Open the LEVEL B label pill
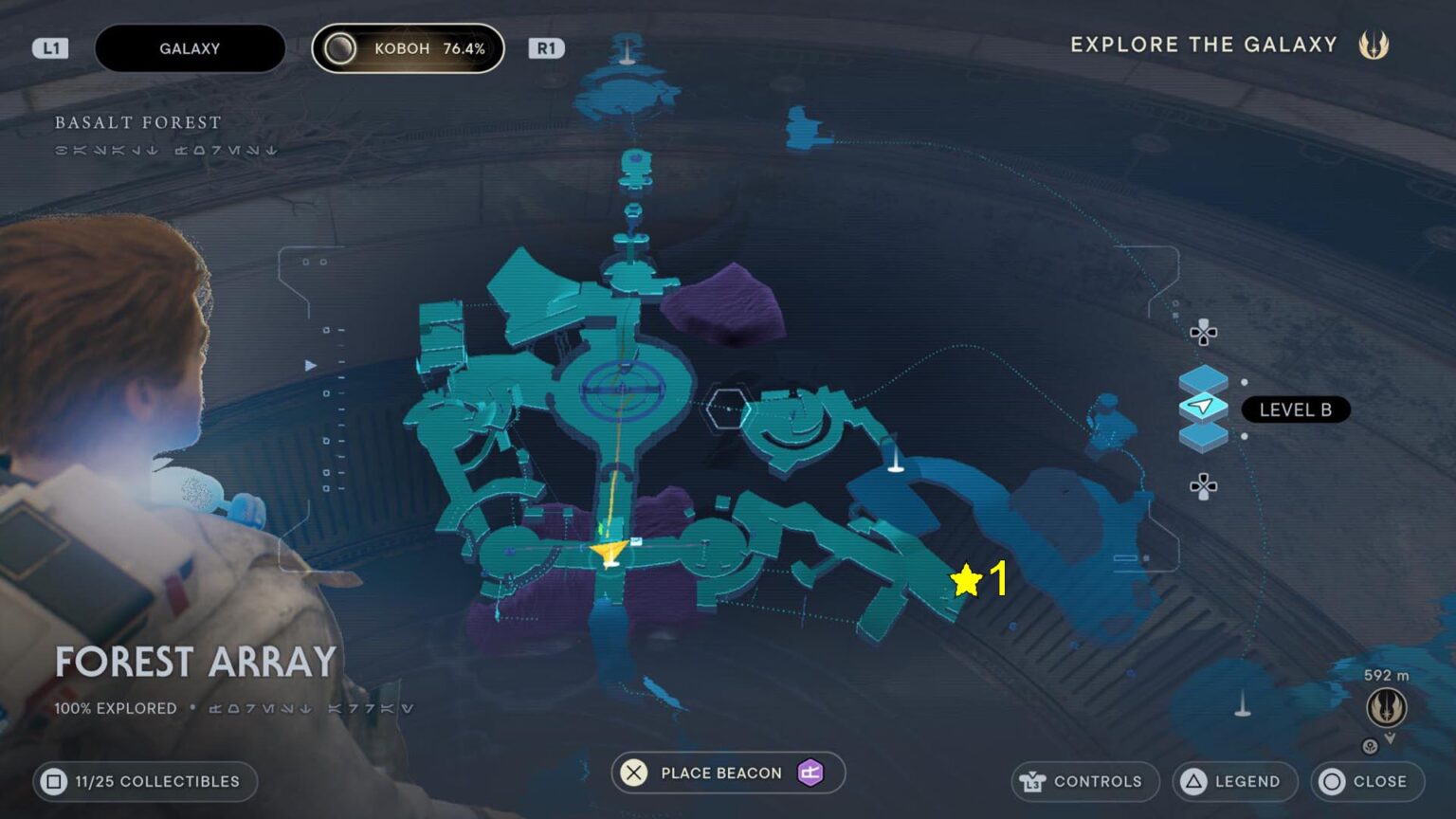This screenshot has height=819, width=1456. pyautogui.click(x=1295, y=409)
